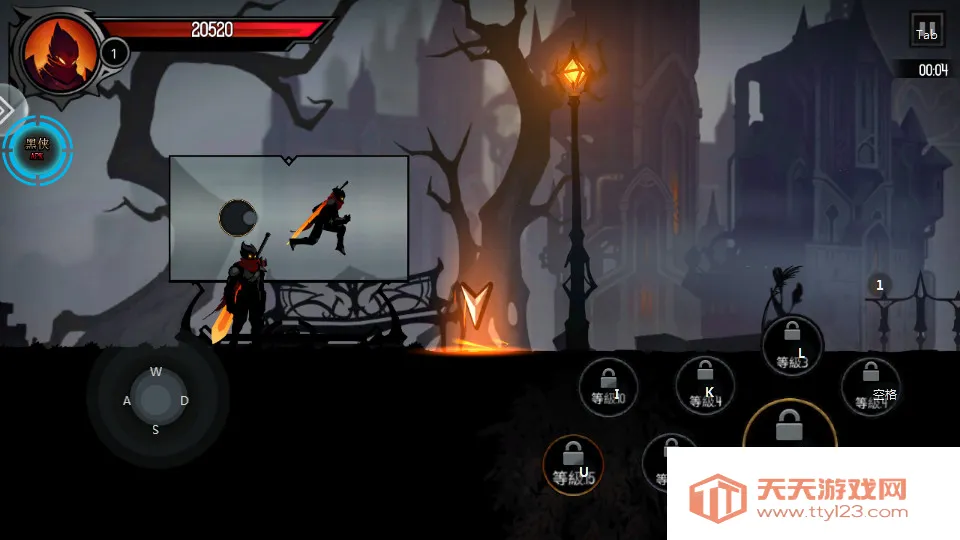Pause the game with the top-right button
Viewport: 960px width, 540px height.
pos(927,29)
